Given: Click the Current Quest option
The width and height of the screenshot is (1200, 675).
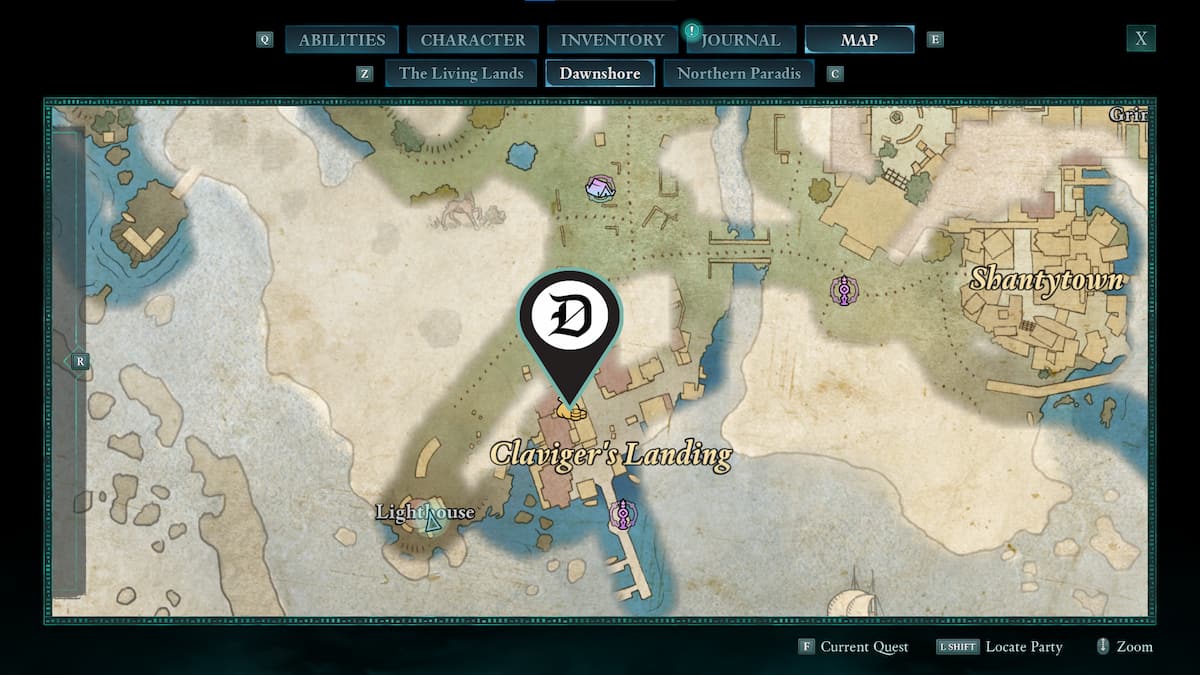Looking at the screenshot, I should click(x=864, y=647).
